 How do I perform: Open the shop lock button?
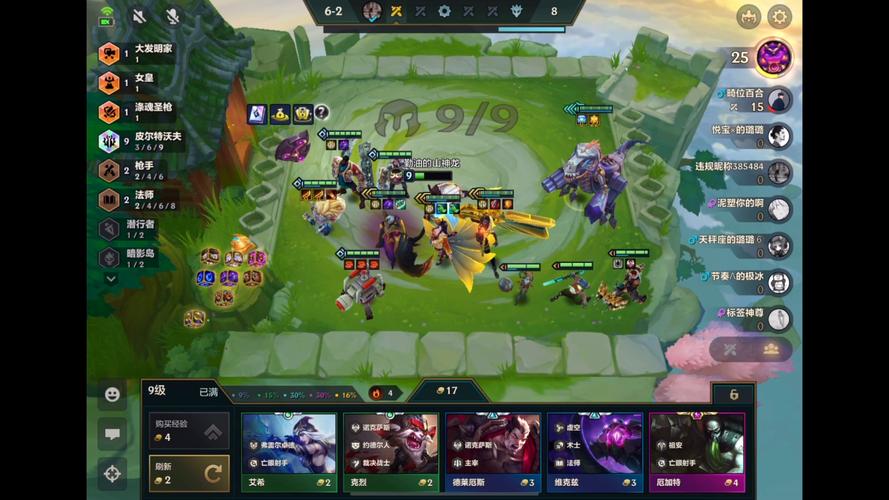[733, 395]
